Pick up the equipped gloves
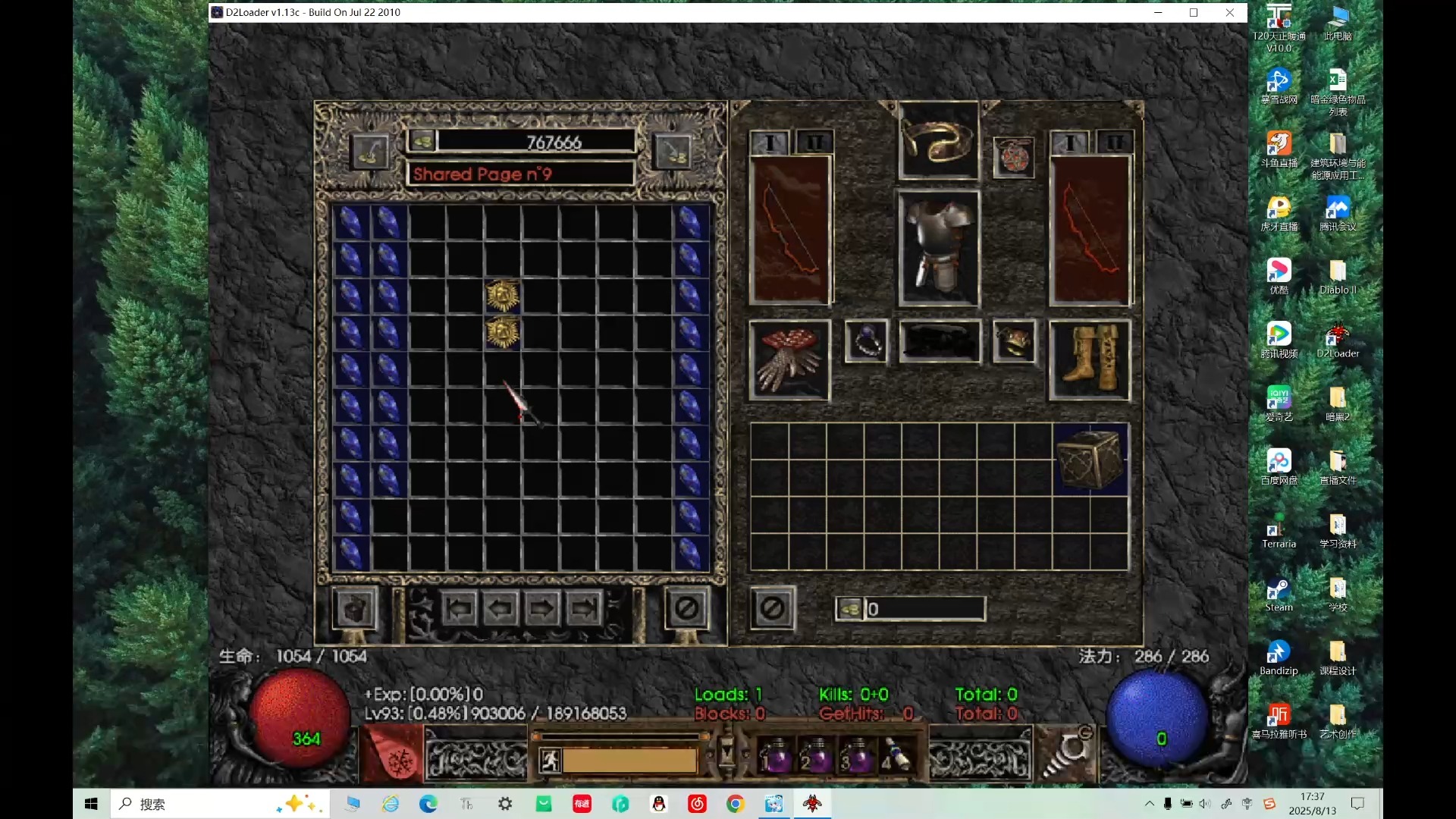Image resolution: width=1456 pixels, height=819 pixels. coord(789,359)
